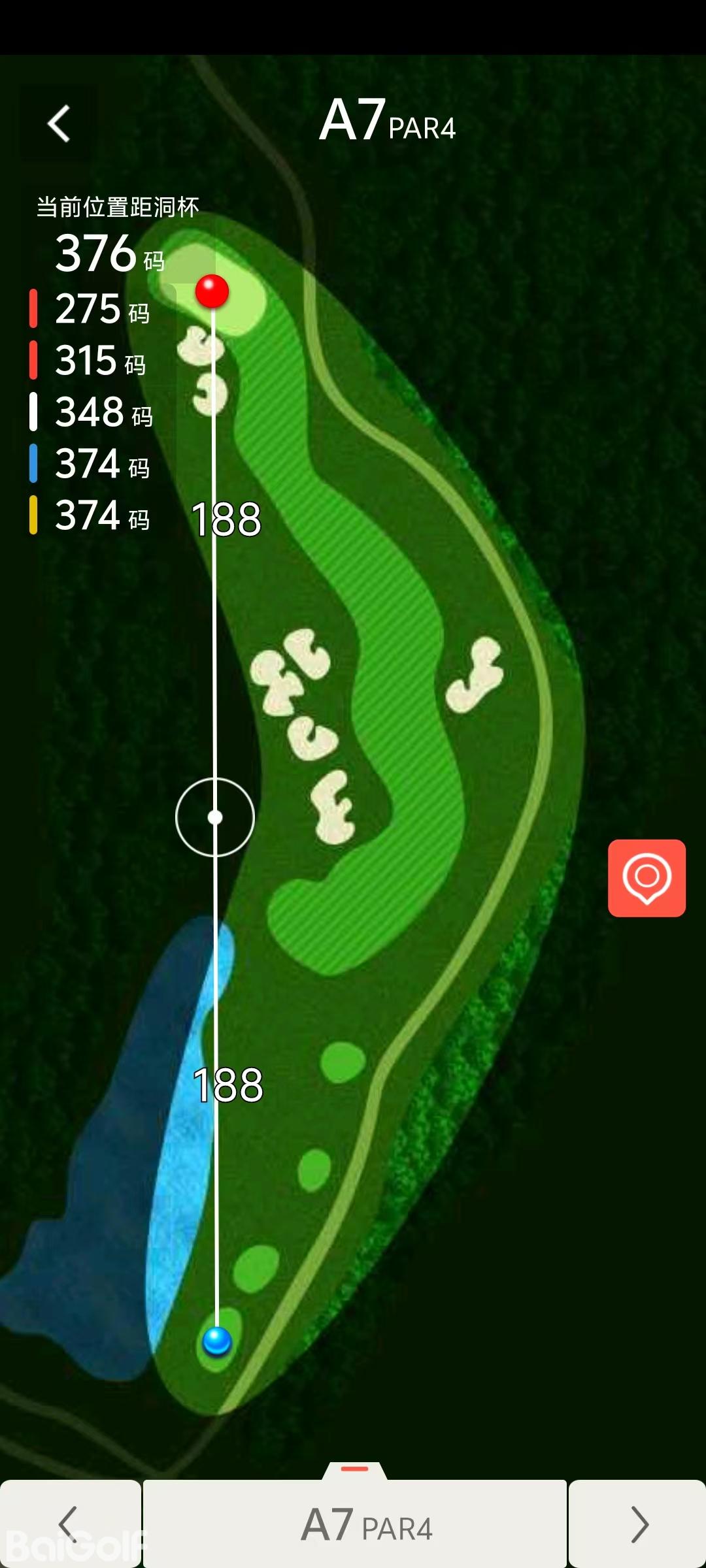Tap the red location pin button

pyautogui.click(x=647, y=877)
